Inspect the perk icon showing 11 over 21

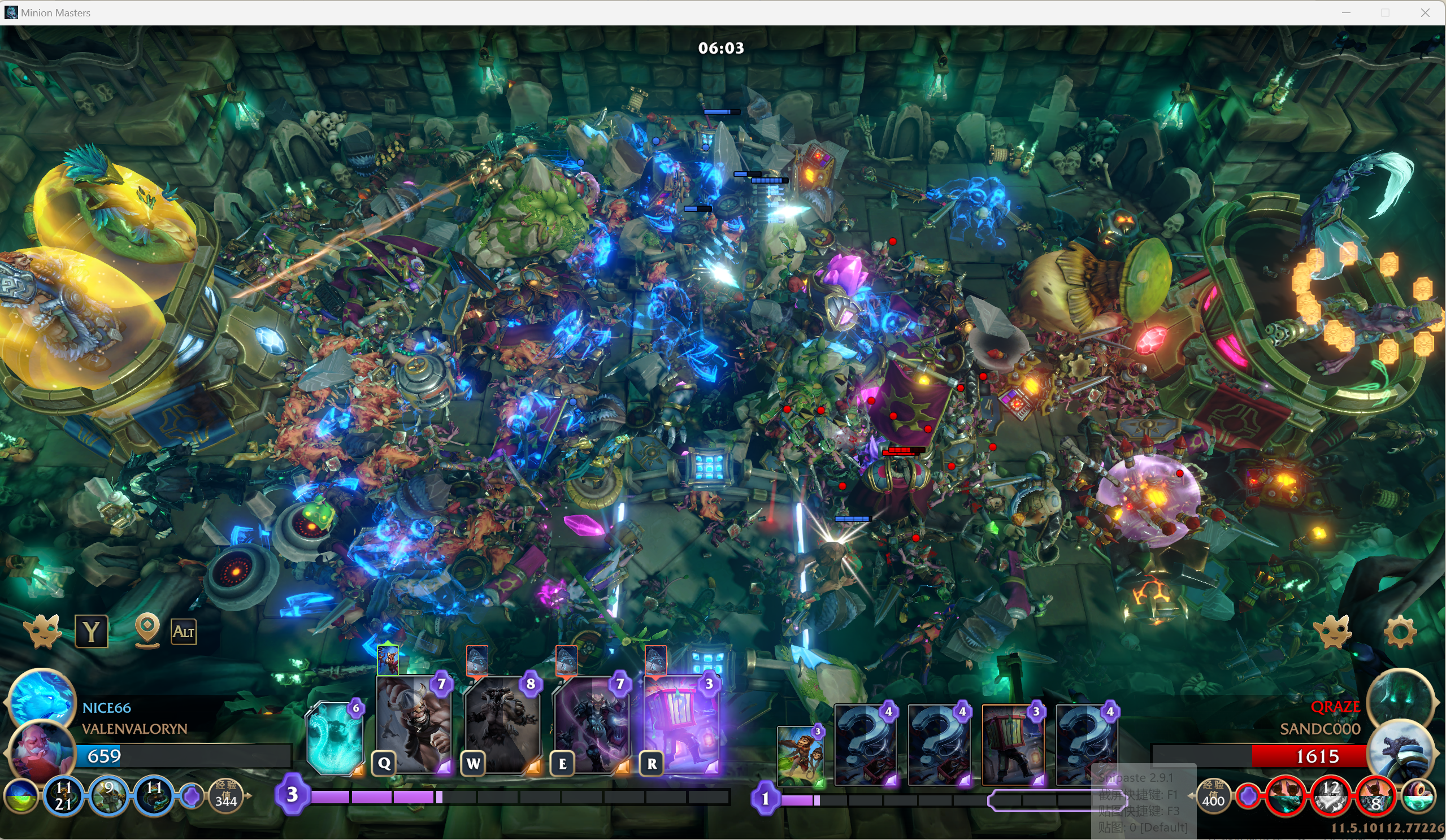click(x=63, y=797)
